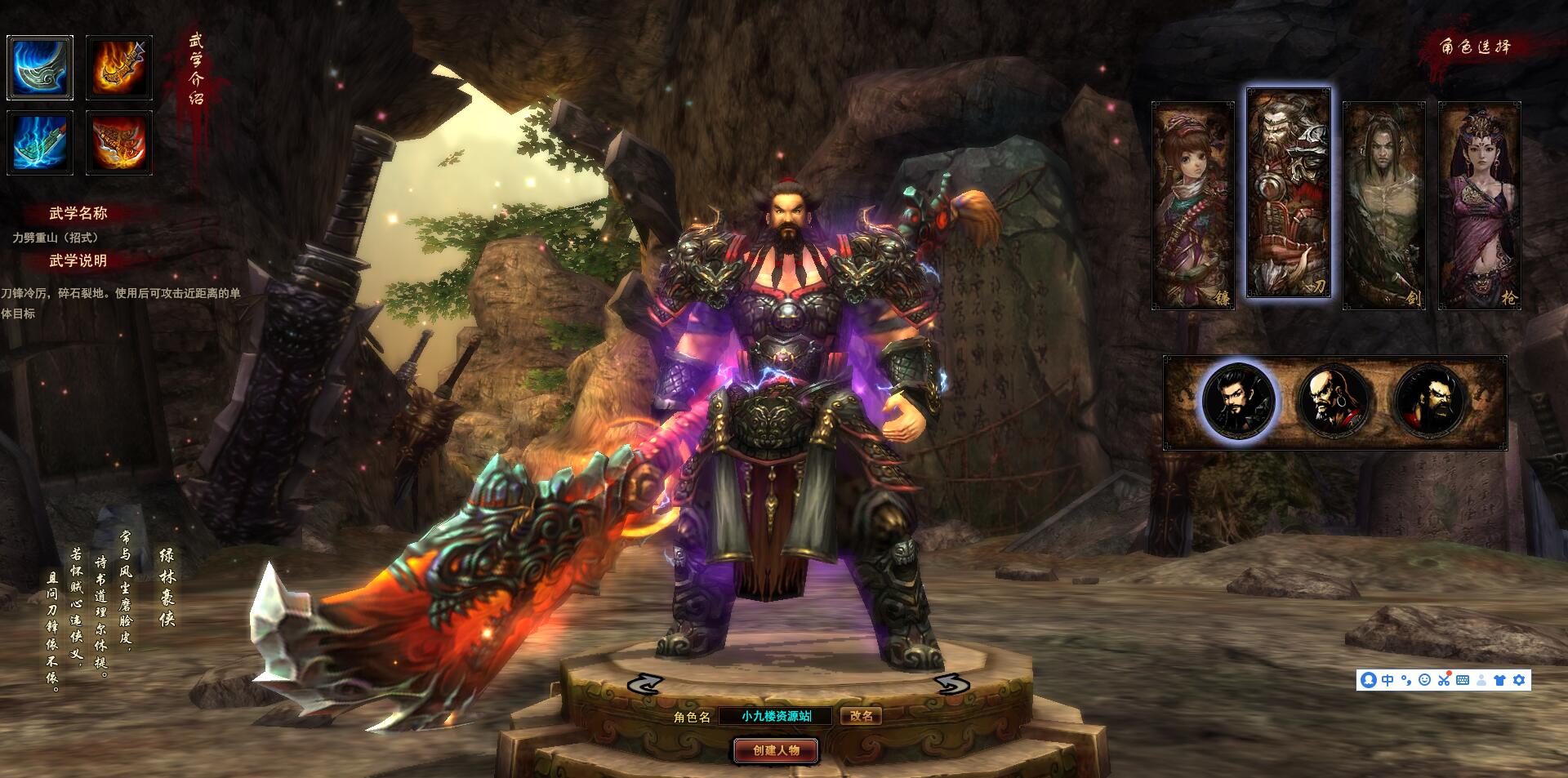The width and height of the screenshot is (1568, 778).
Task: Show the blue lightning blade skill
Action: [x=40, y=143]
